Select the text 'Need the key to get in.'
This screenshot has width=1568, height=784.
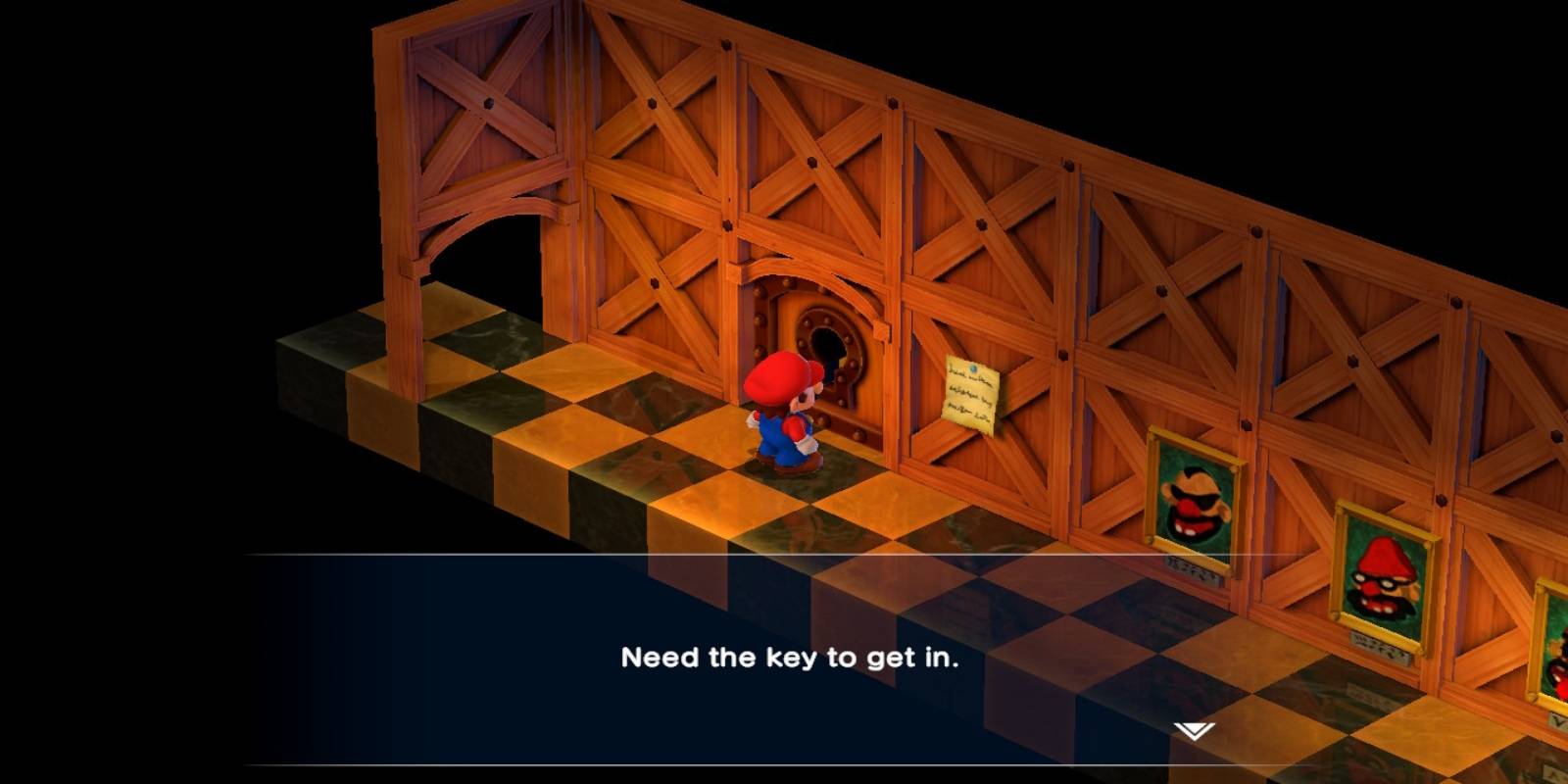click(x=790, y=658)
